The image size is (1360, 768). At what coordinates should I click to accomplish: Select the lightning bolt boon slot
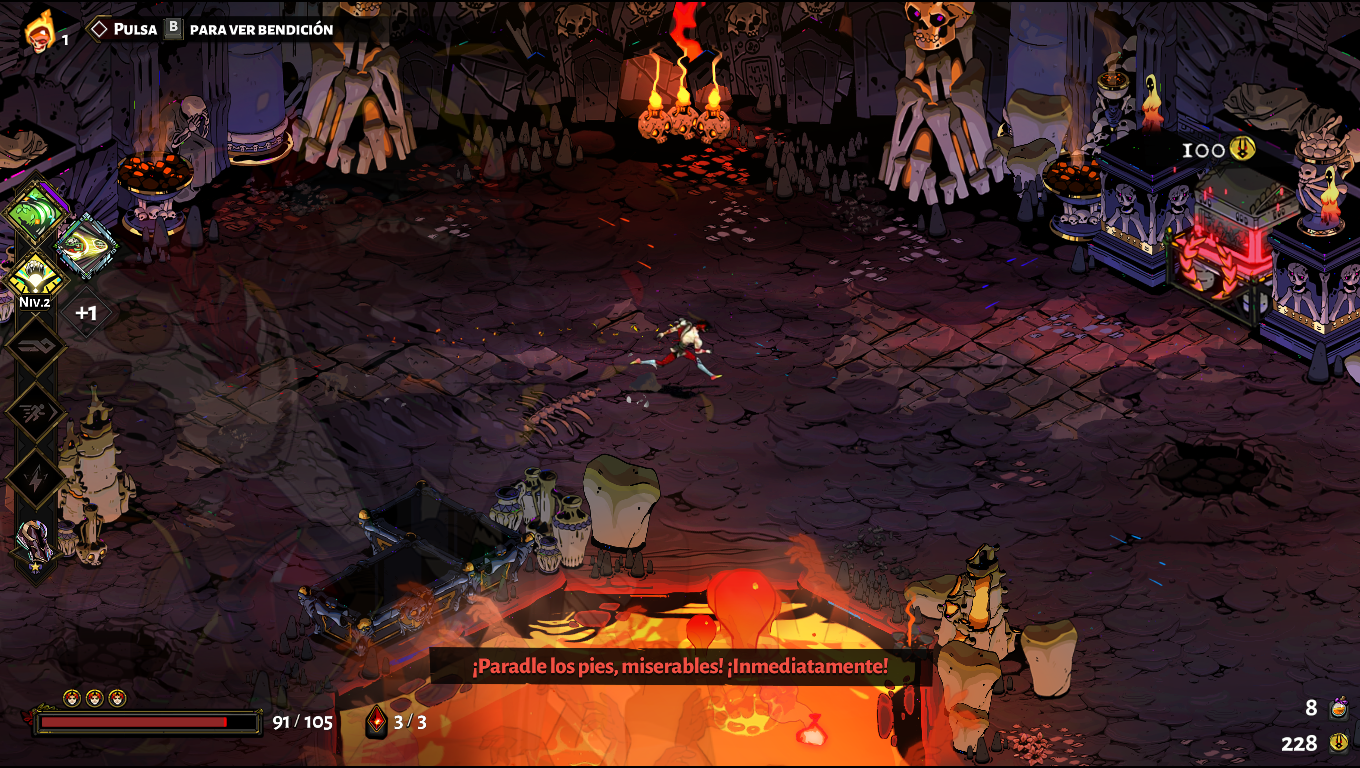point(36,479)
